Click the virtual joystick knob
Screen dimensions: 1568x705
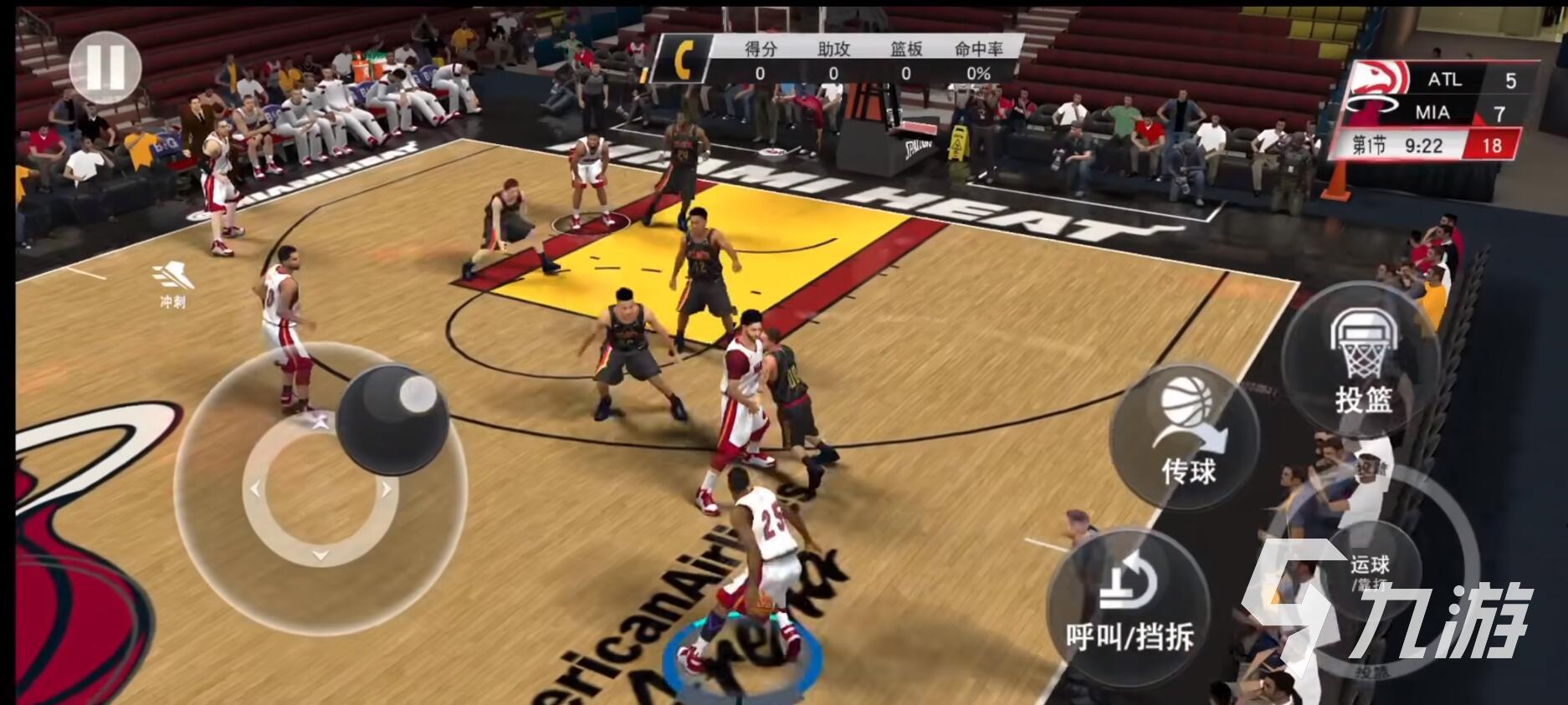point(392,420)
